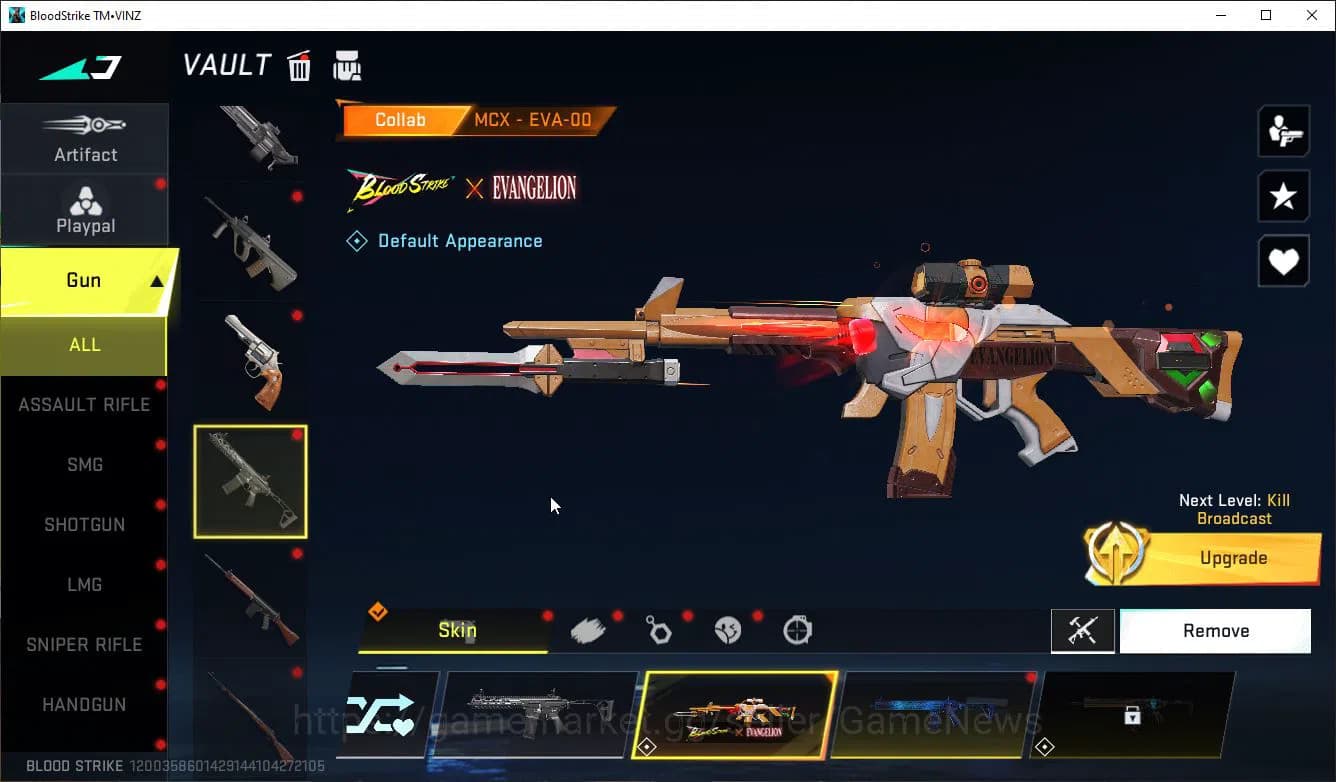The width and height of the screenshot is (1336, 782).
Task: Open the Artifact section
Action: tap(85, 138)
